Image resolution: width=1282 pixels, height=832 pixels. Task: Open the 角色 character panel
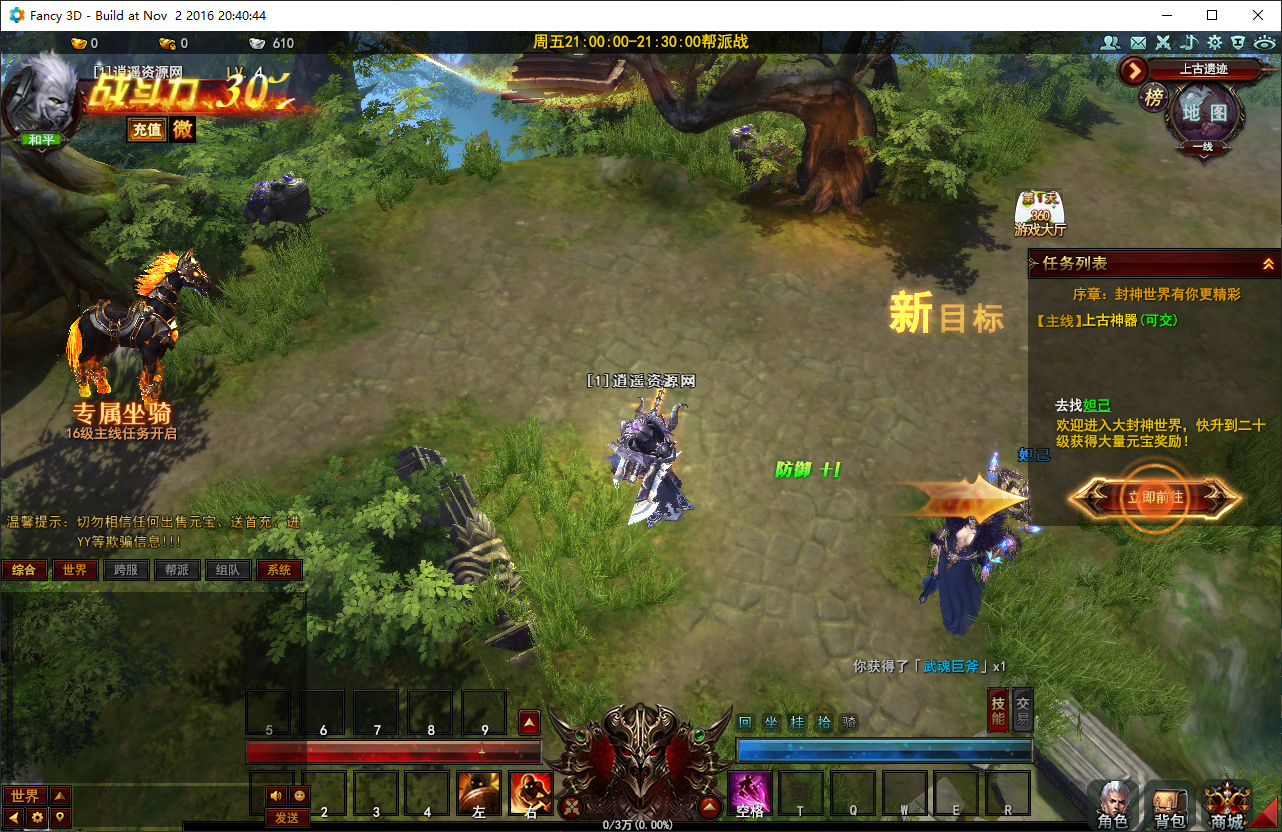(x=1112, y=806)
